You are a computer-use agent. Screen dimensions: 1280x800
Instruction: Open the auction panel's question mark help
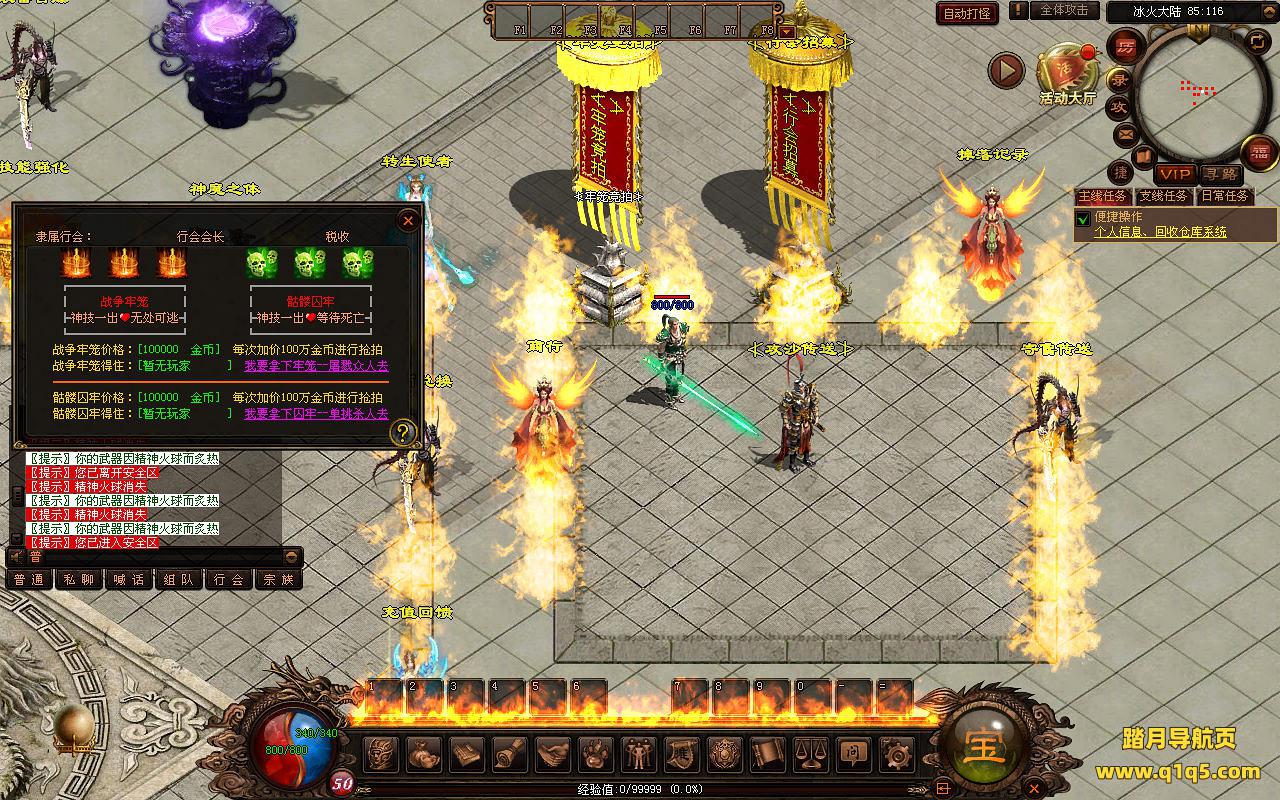point(403,433)
